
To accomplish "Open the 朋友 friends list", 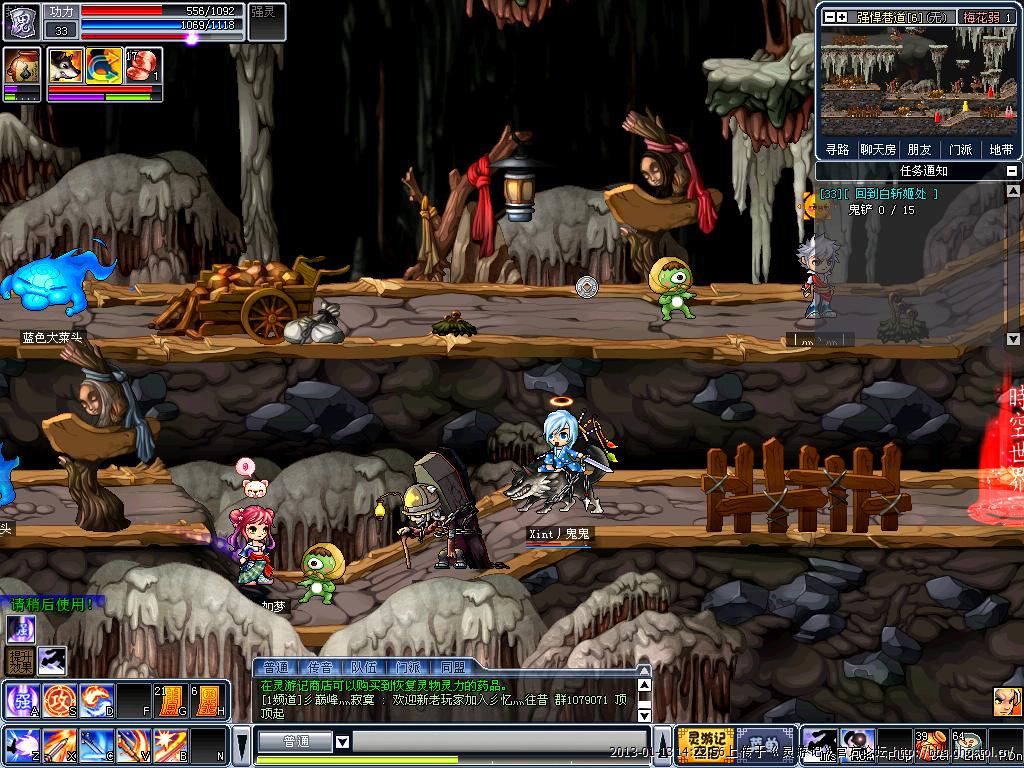I will [919, 149].
